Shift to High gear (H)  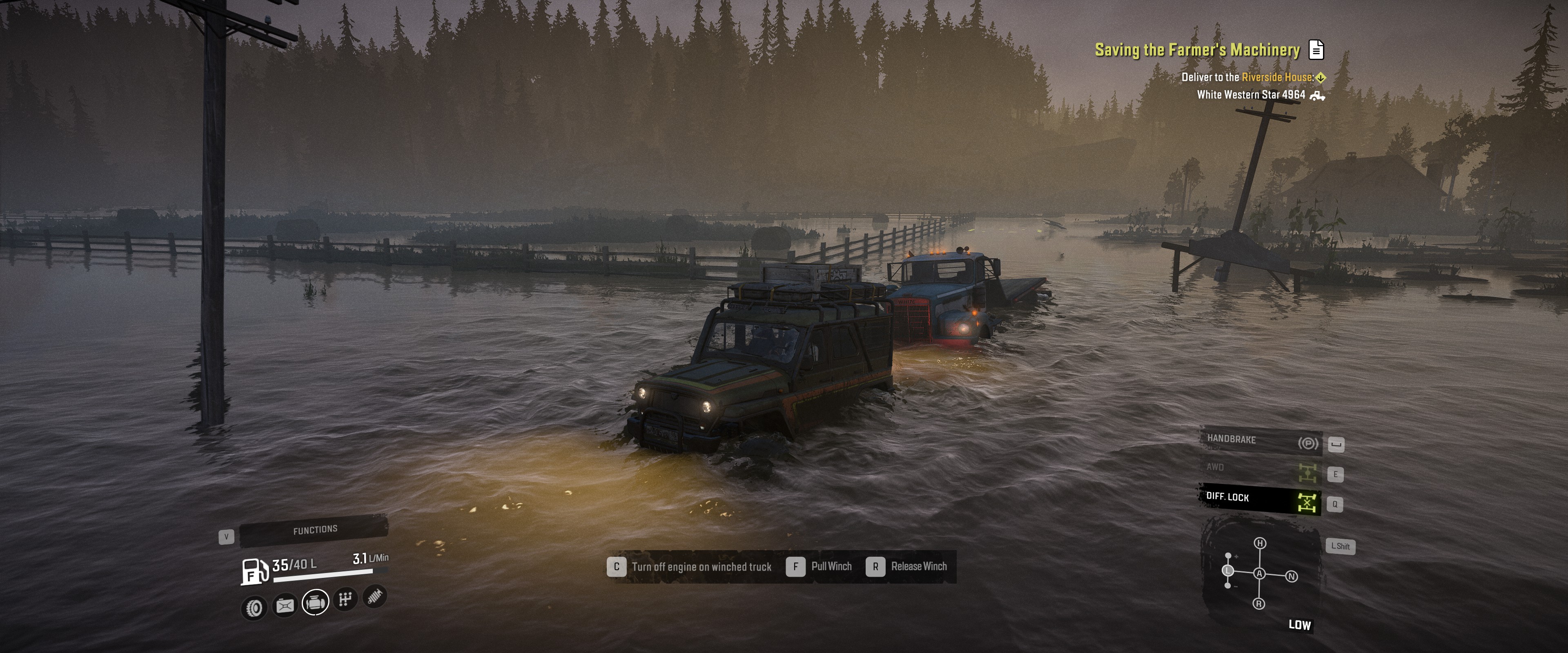[x=1260, y=543]
